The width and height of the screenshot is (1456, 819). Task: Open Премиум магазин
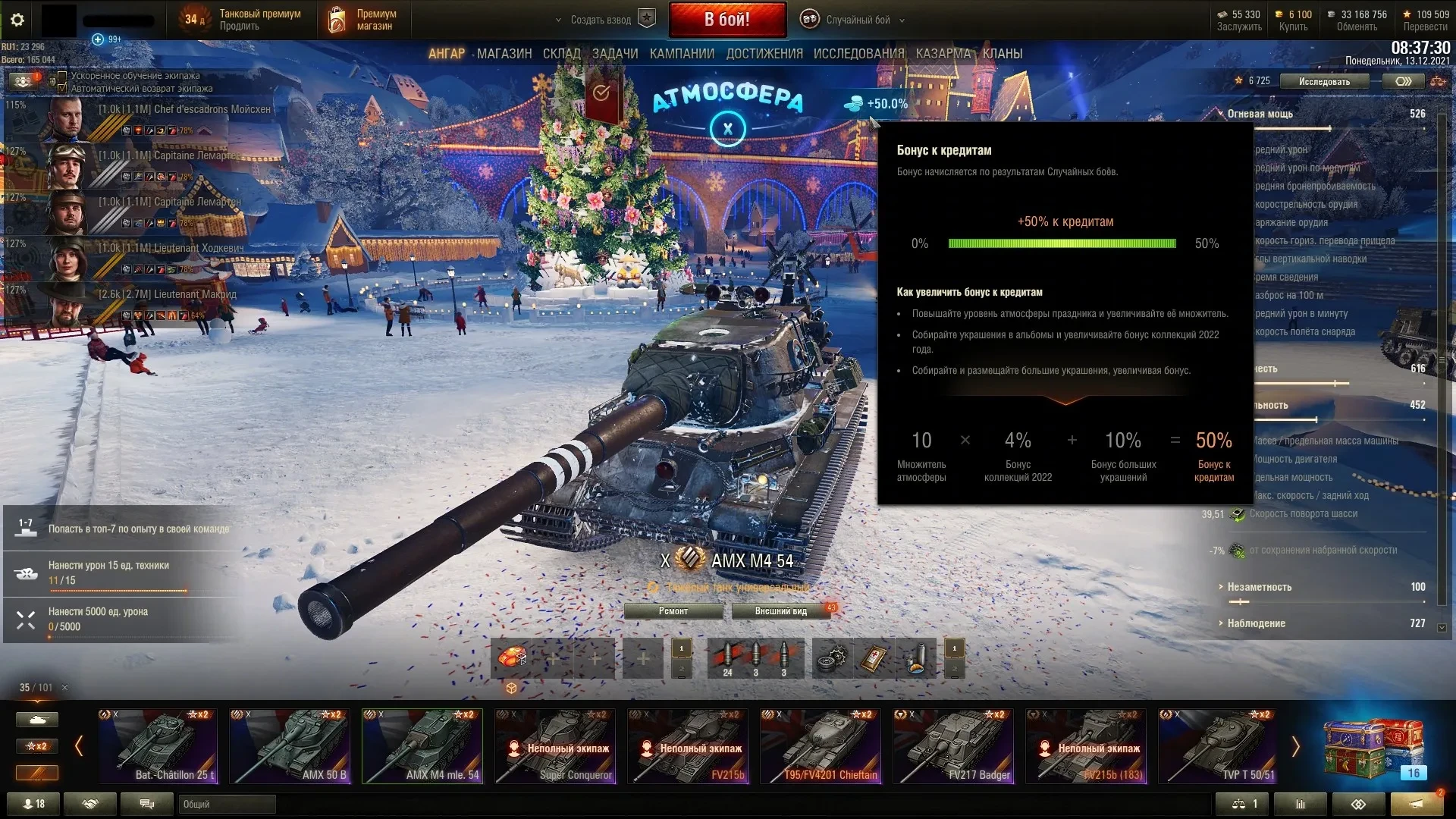pos(364,20)
